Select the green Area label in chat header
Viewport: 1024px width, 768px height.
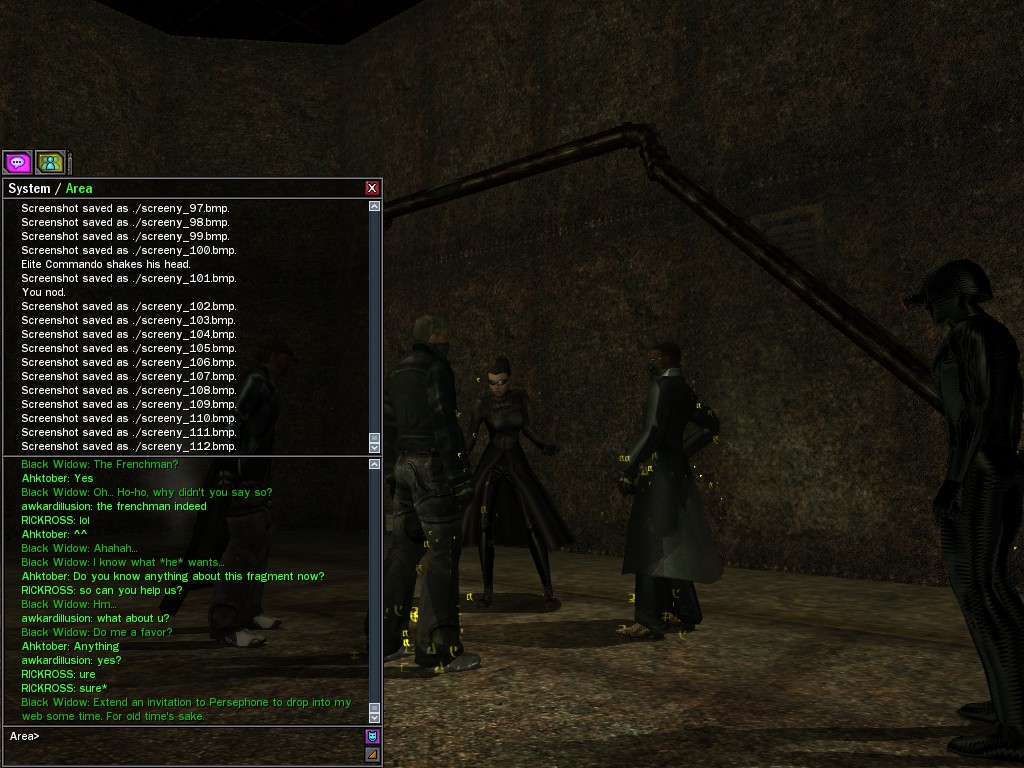pos(79,189)
